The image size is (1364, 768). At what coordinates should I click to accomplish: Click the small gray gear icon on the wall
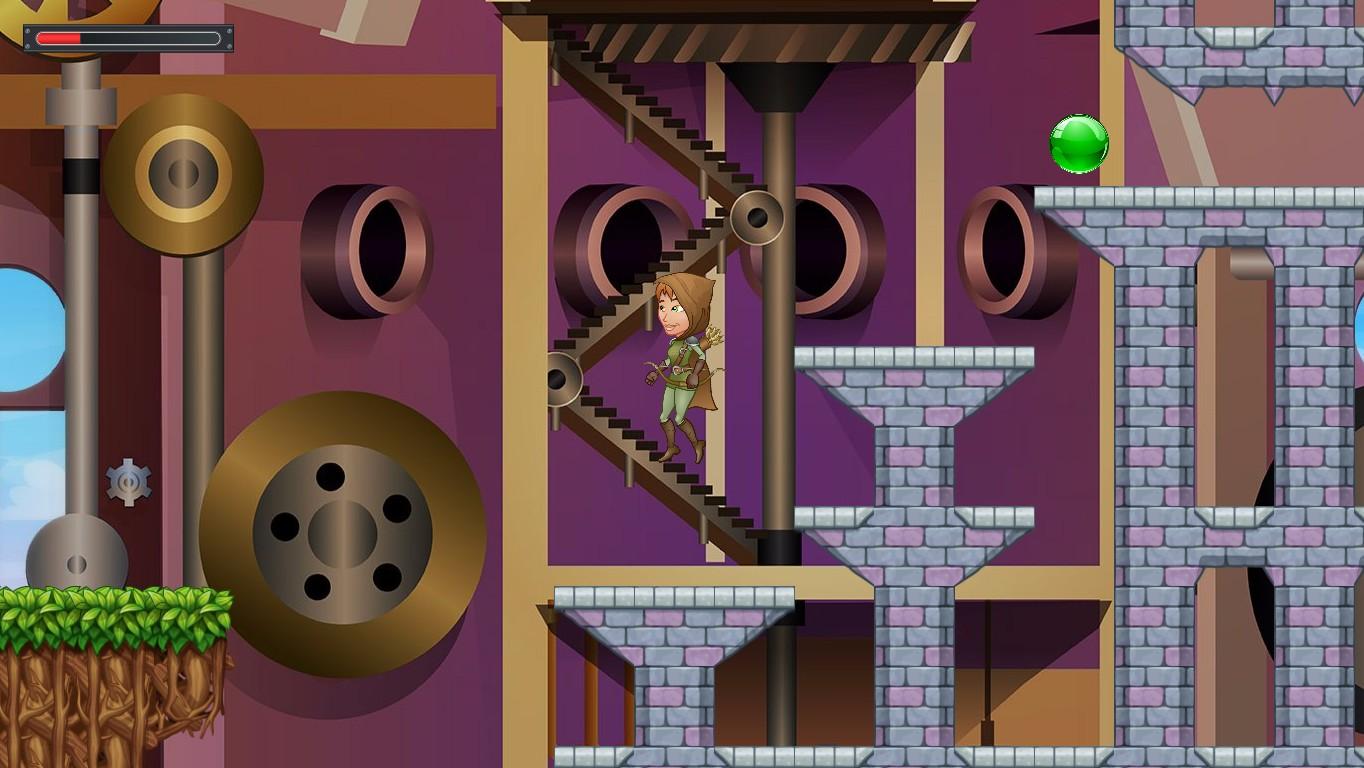[x=128, y=484]
